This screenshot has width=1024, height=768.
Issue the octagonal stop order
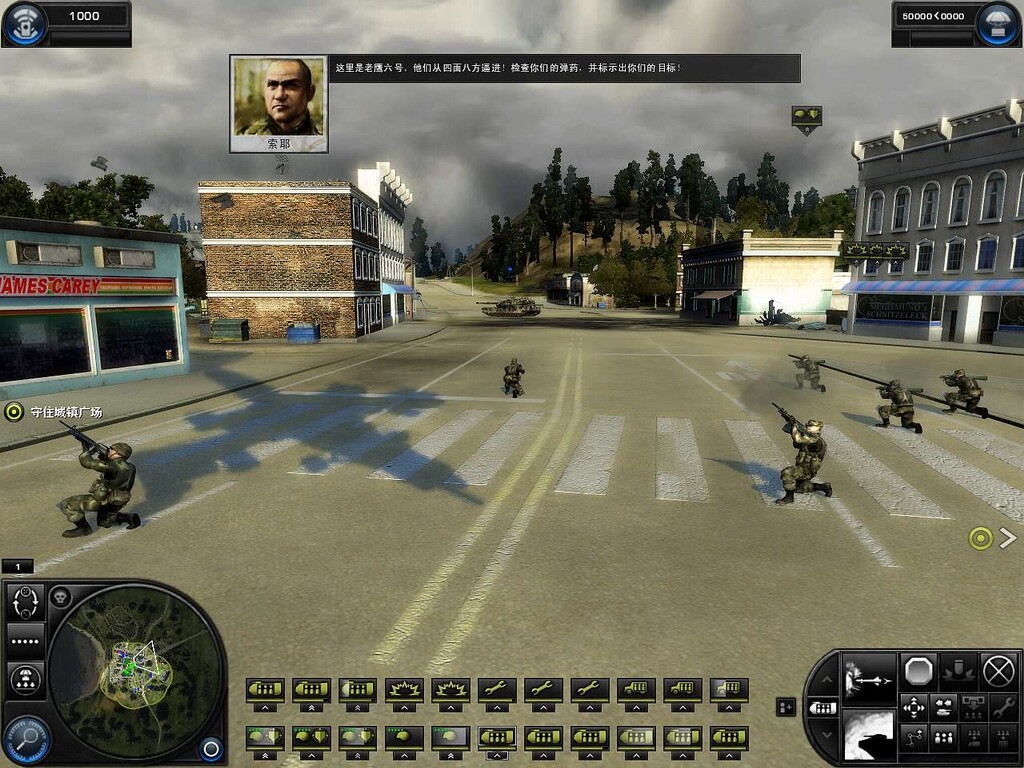click(918, 670)
